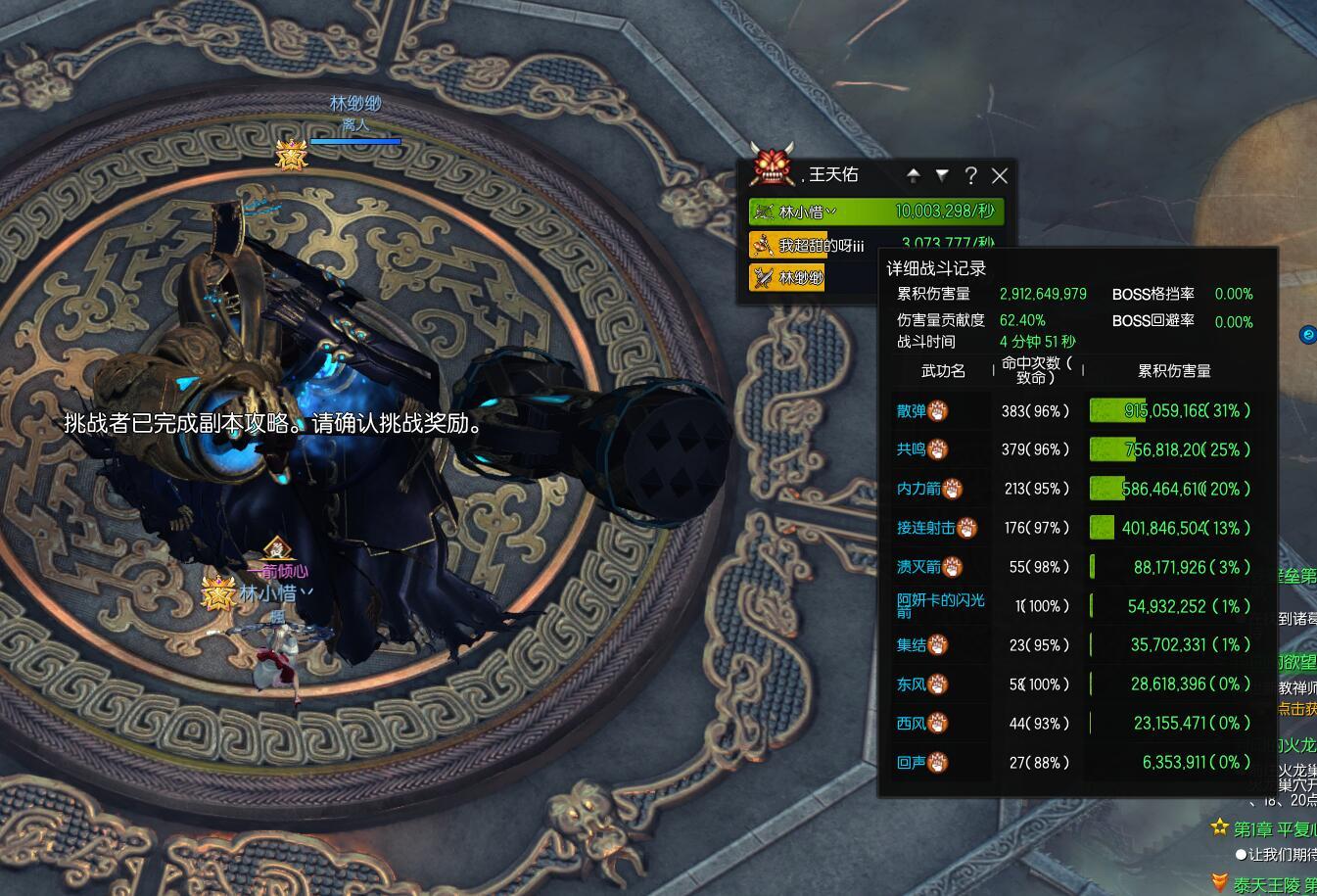Click the 阿妍卡的闪光箭 skill entry

940,605
